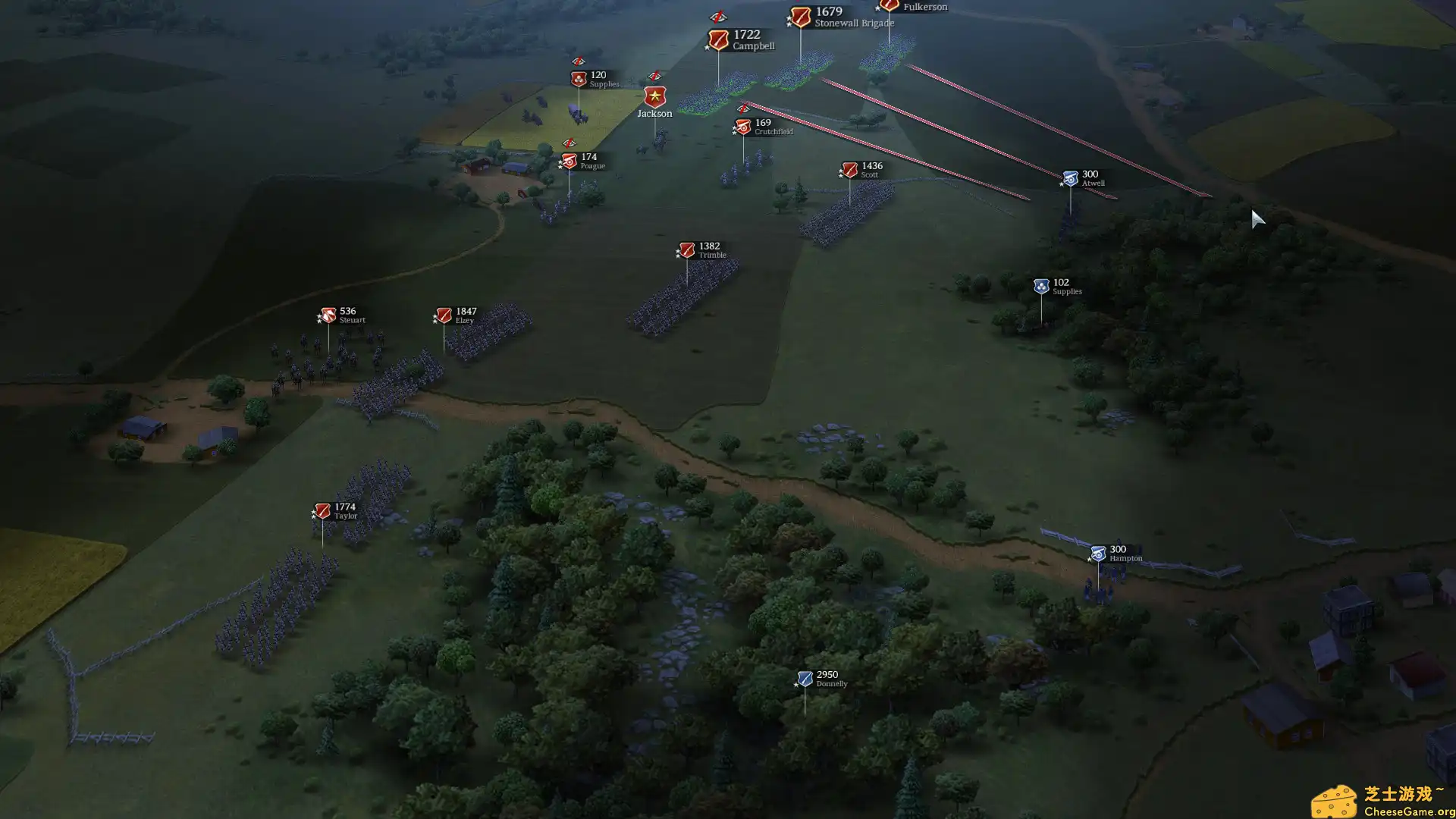Image resolution: width=1456 pixels, height=819 pixels.
Task: Click the small pennant above the Supplies flag
Action: coord(579,61)
